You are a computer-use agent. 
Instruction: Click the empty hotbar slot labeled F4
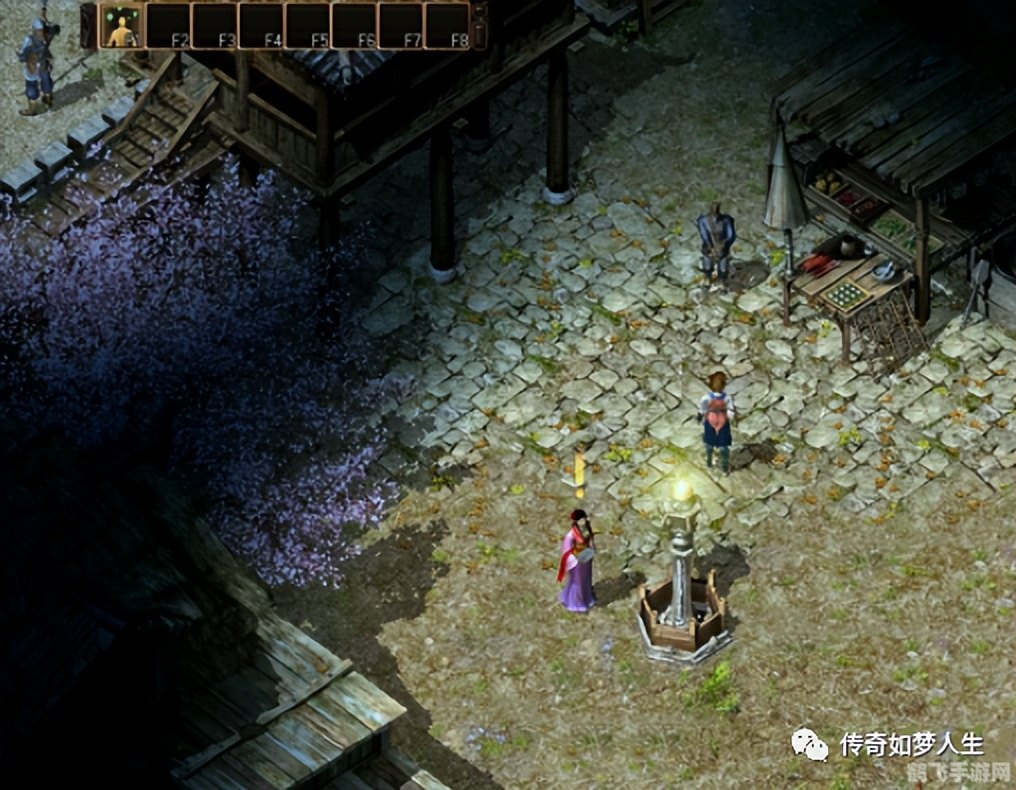click(x=261, y=26)
